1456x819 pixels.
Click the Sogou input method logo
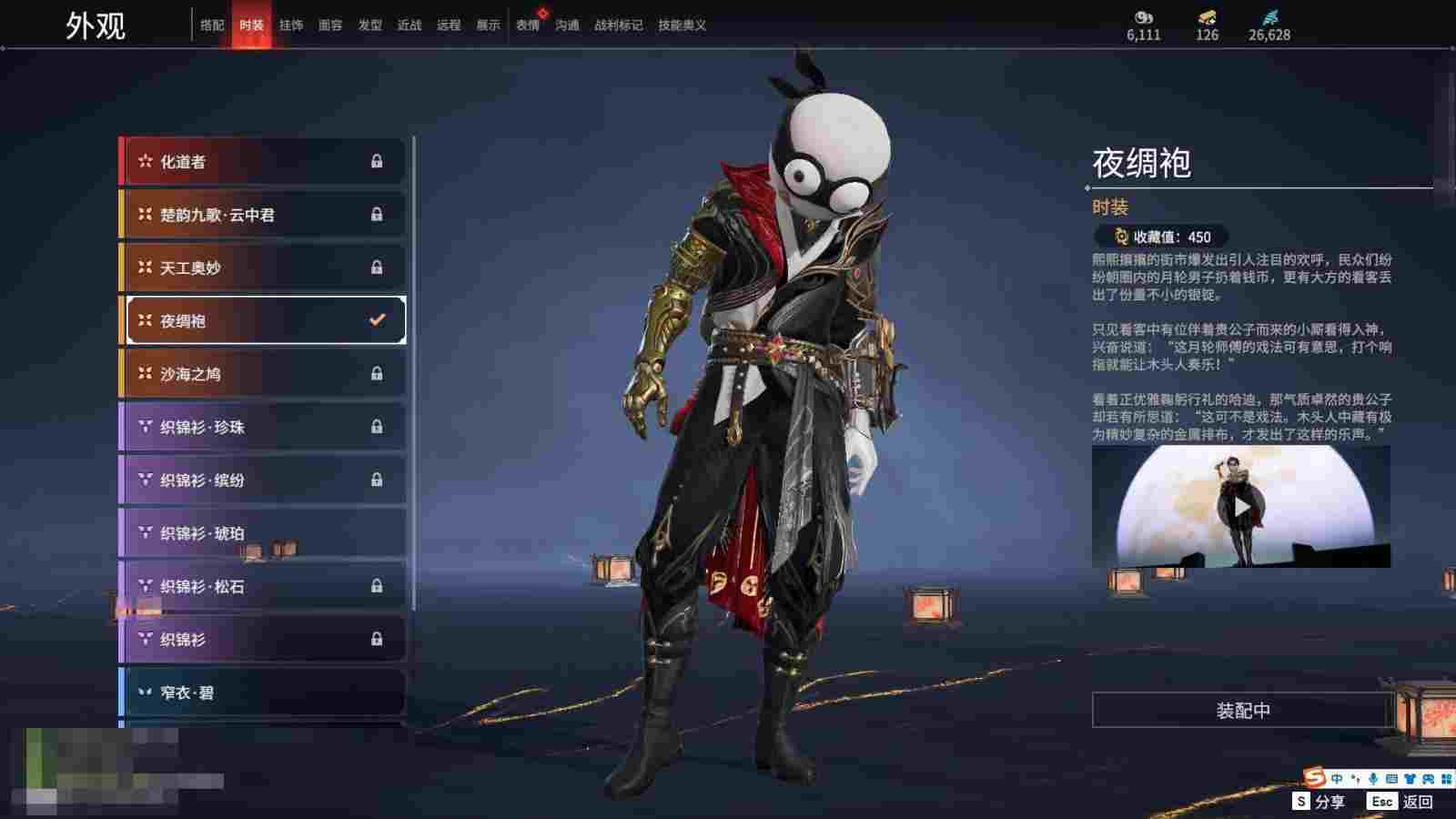(x=1314, y=778)
